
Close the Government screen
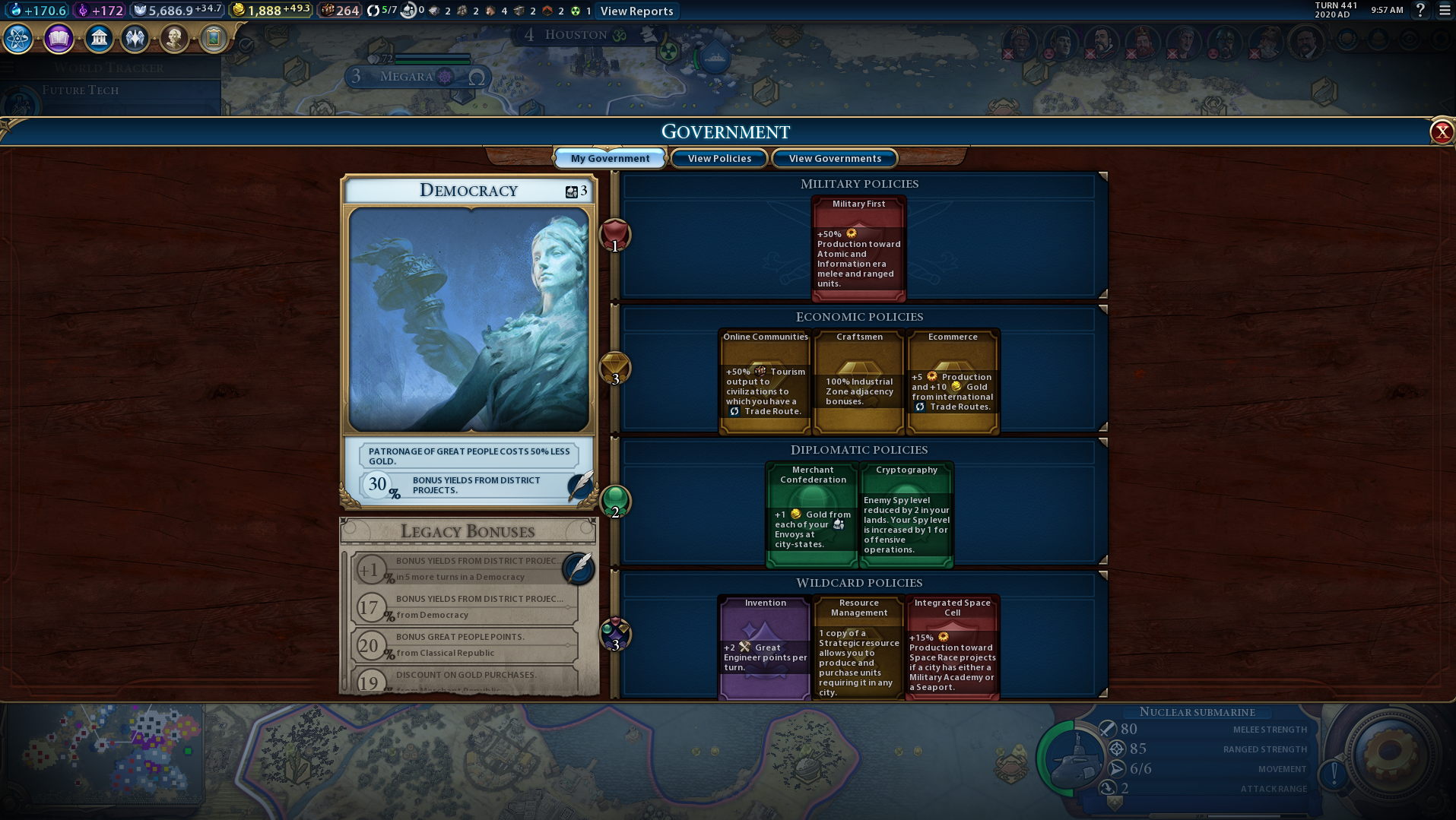[x=1441, y=132]
